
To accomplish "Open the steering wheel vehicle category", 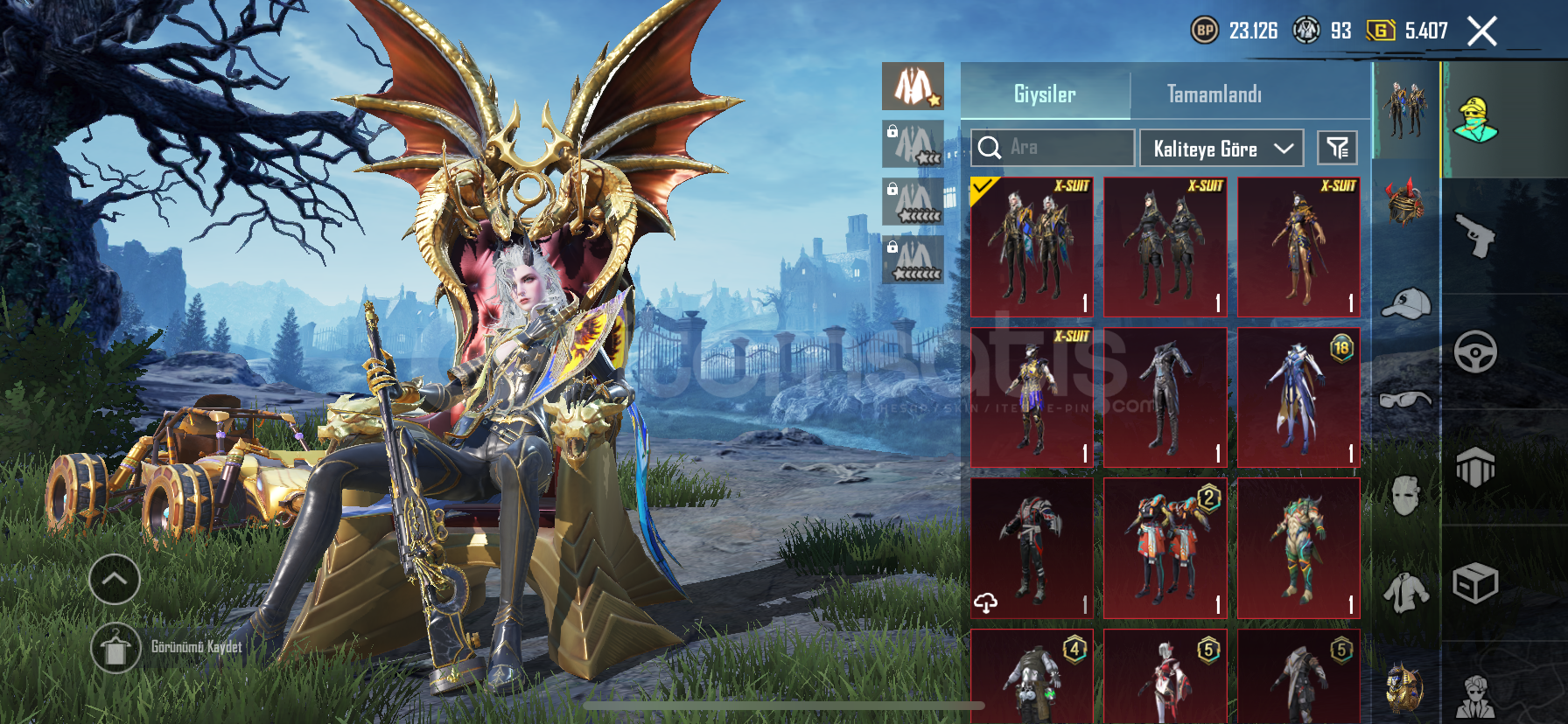I will point(1475,352).
